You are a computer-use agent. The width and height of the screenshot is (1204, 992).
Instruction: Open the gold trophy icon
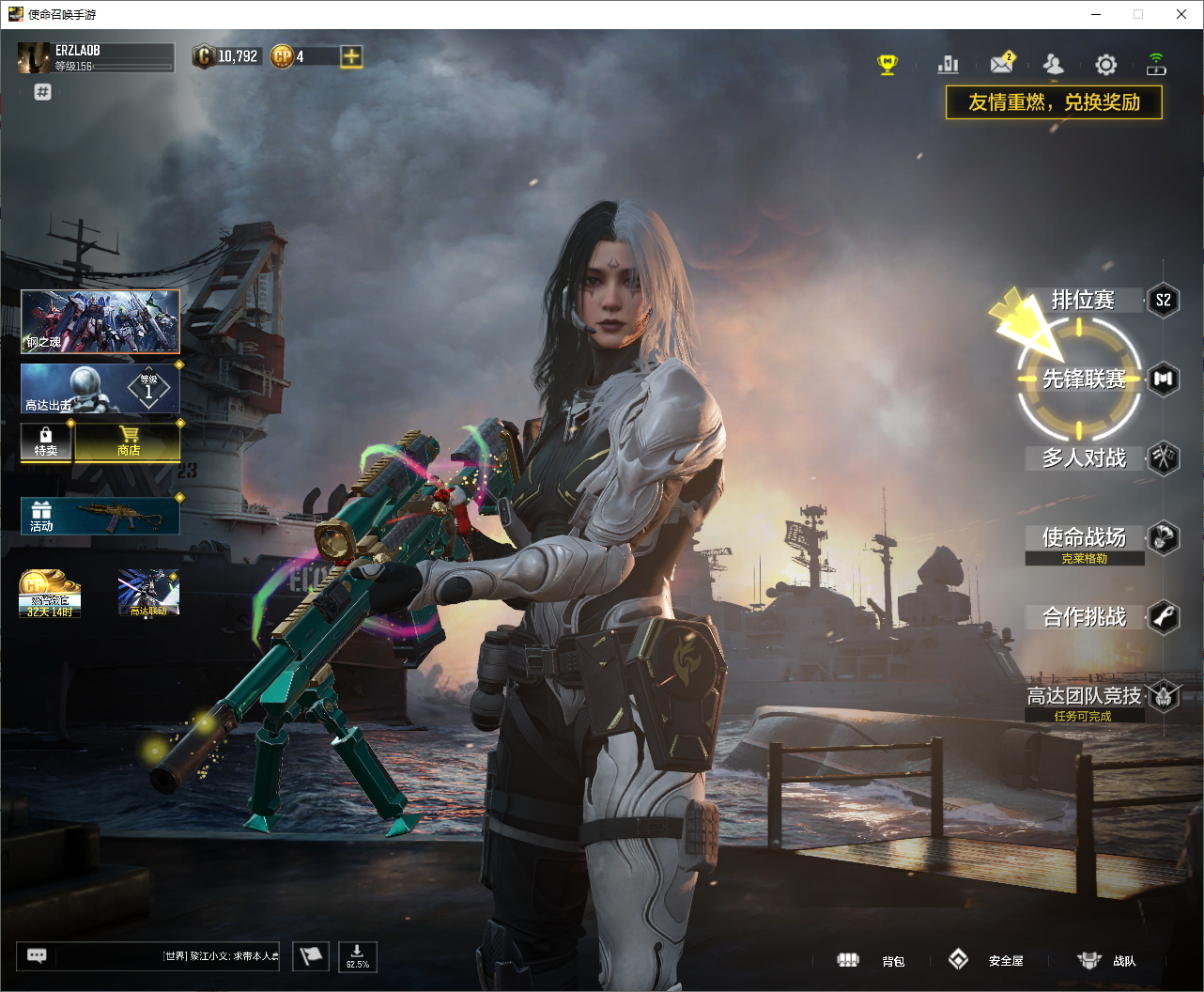888,64
